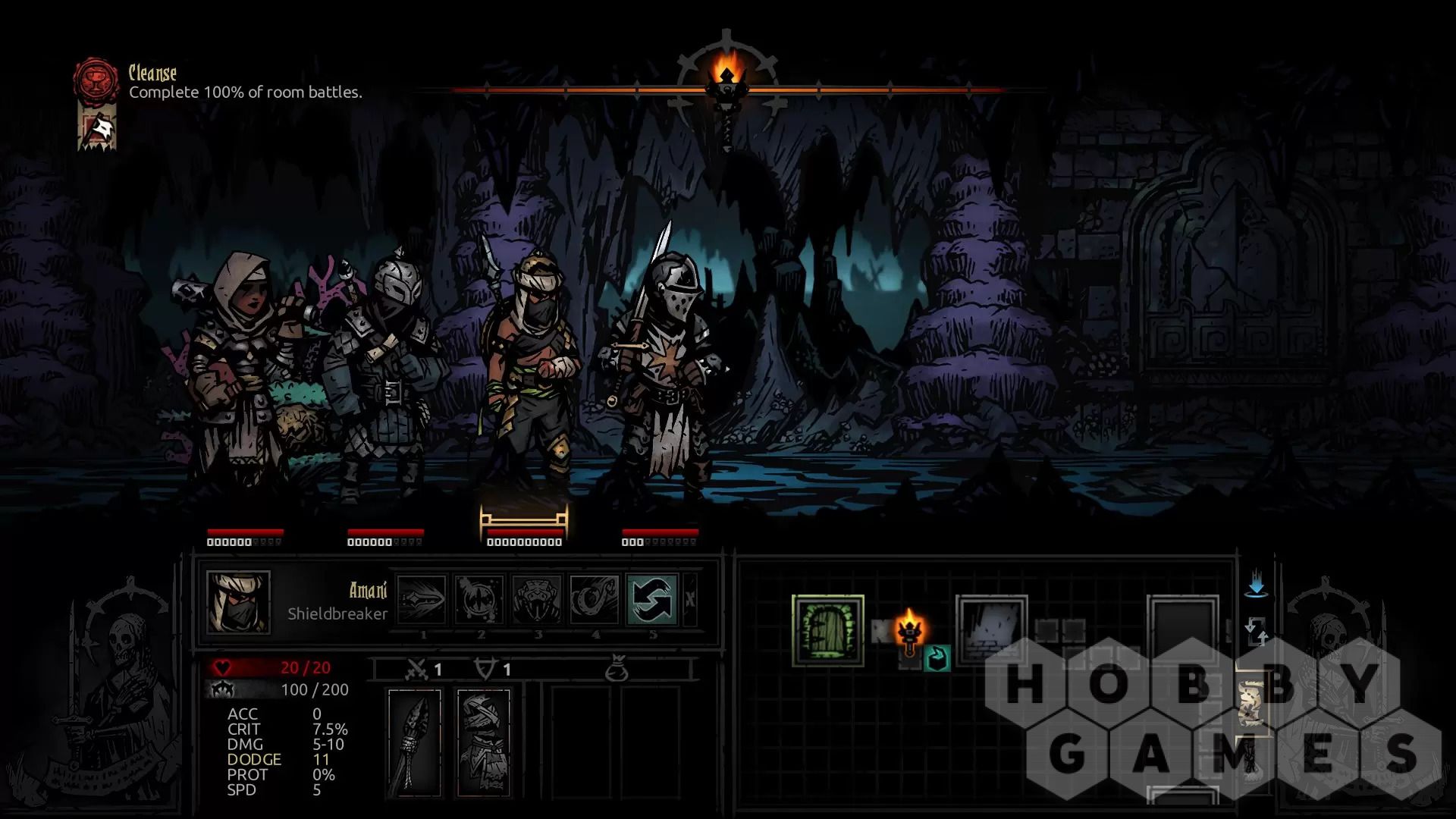Inspect the equipped wrapped armor slot
The width and height of the screenshot is (1456, 819).
point(483,742)
